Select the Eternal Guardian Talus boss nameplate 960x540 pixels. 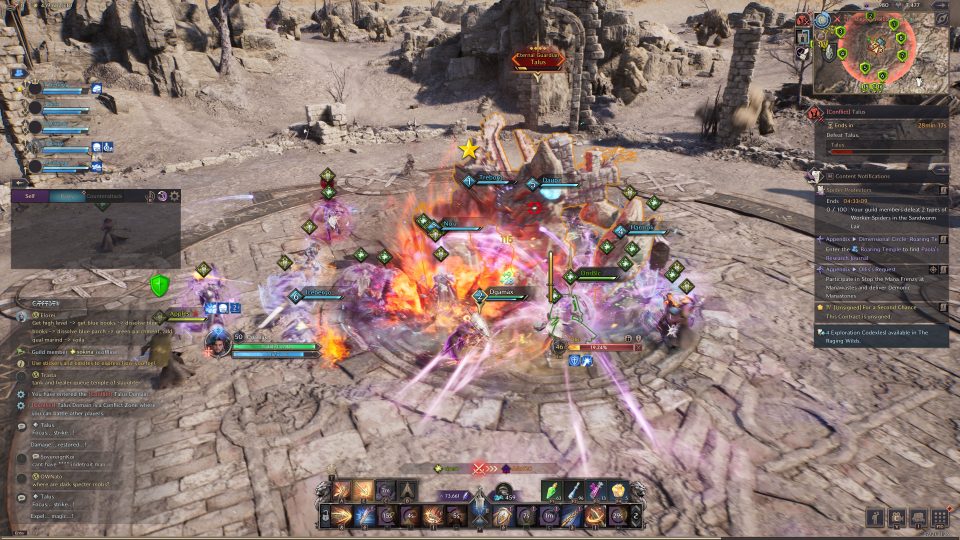[538, 60]
